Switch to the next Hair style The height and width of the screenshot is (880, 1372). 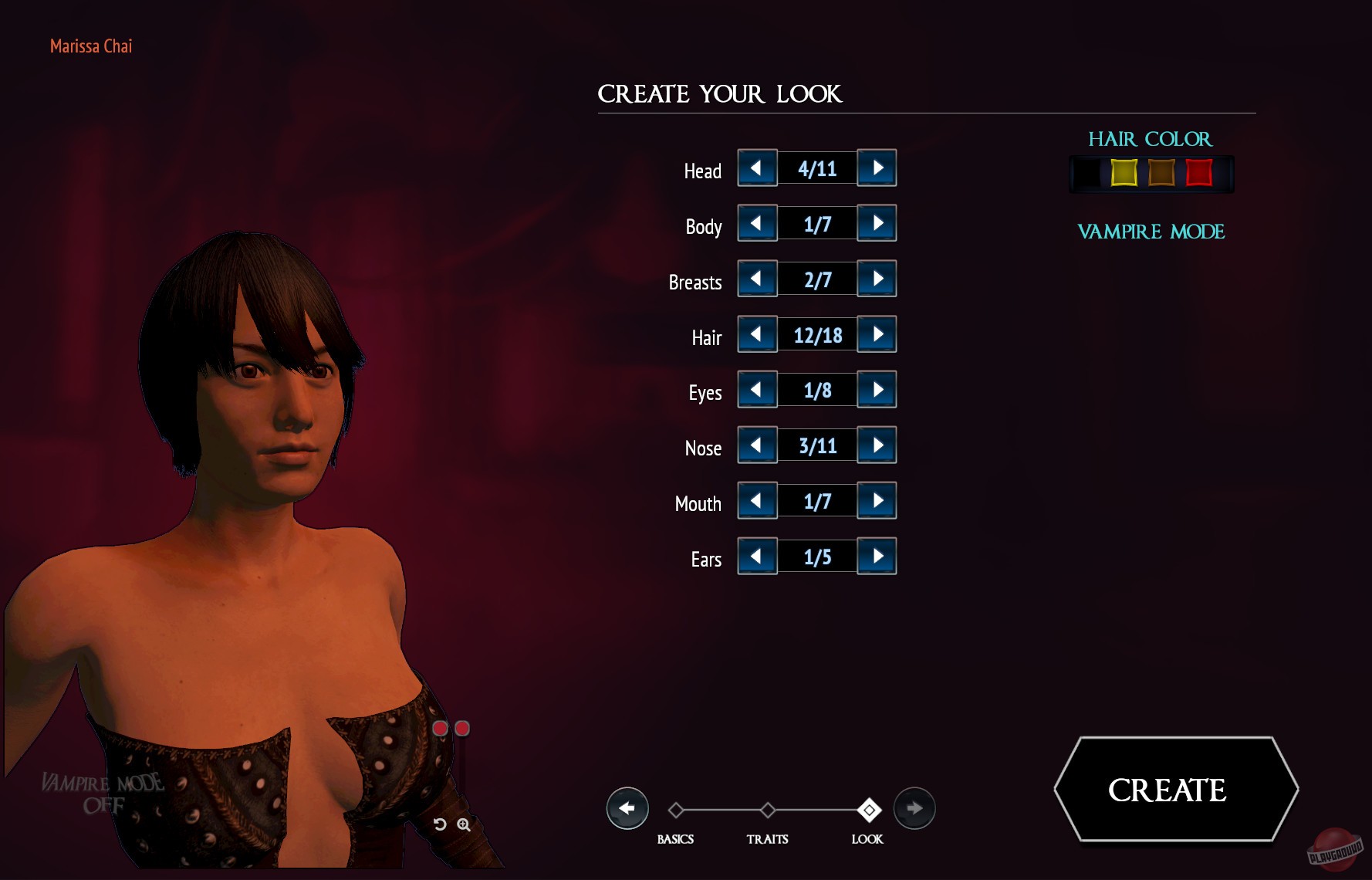[877, 334]
